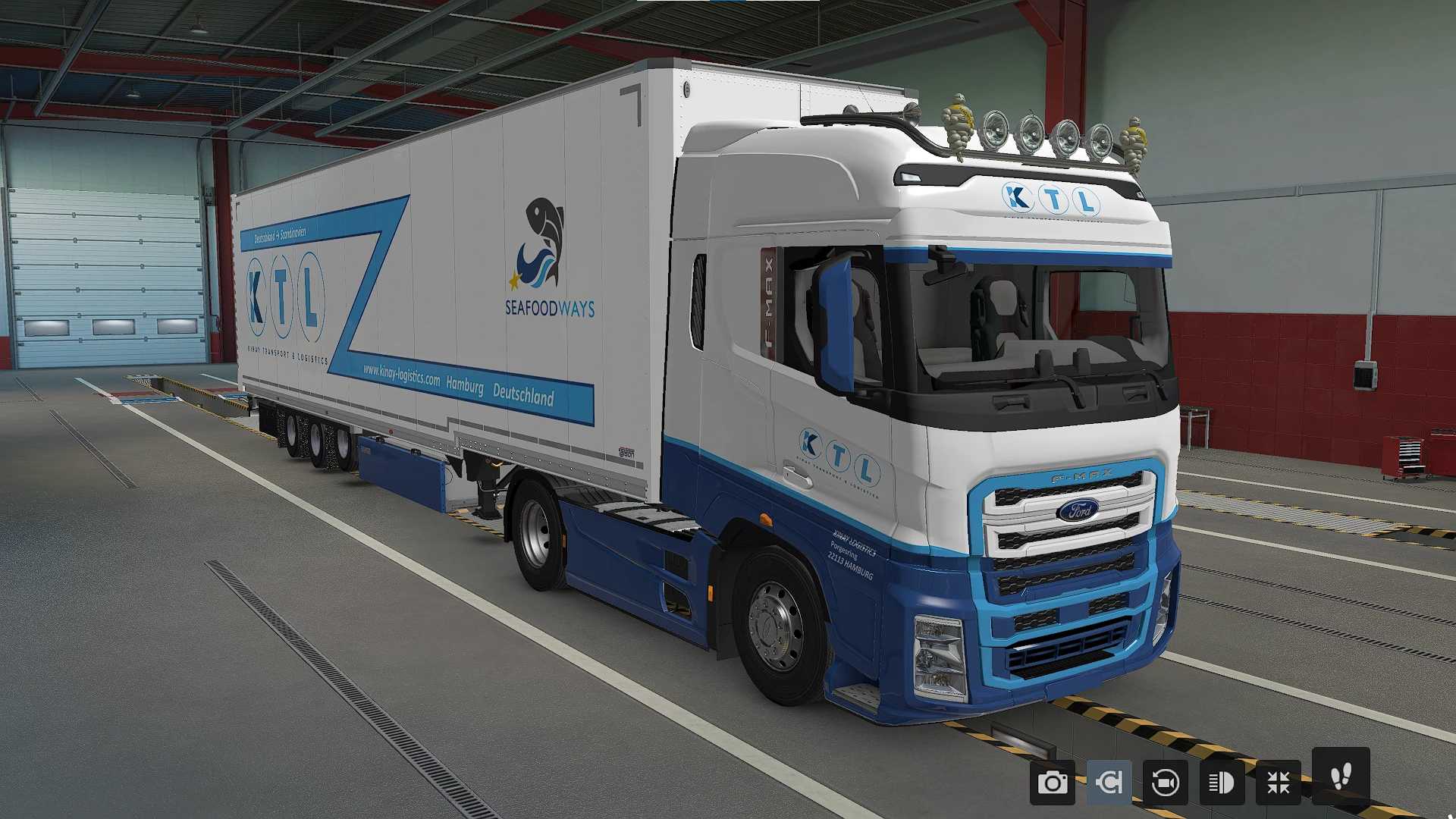Activate the footprints walk-around icon
This screenshot has height=819, width=1456.
(1341, 777)
